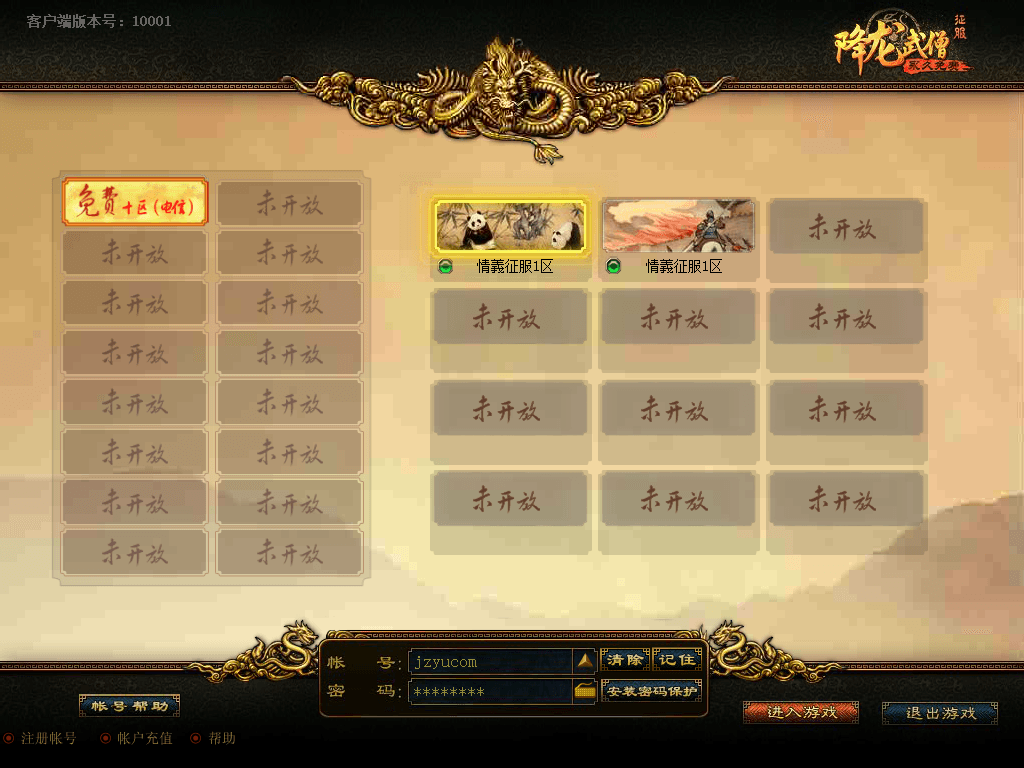Screen dimensions: 1024x768
Task: Open the 帐户充值 account recharge link
Action: pyautogui.click(x=144, y=739)
